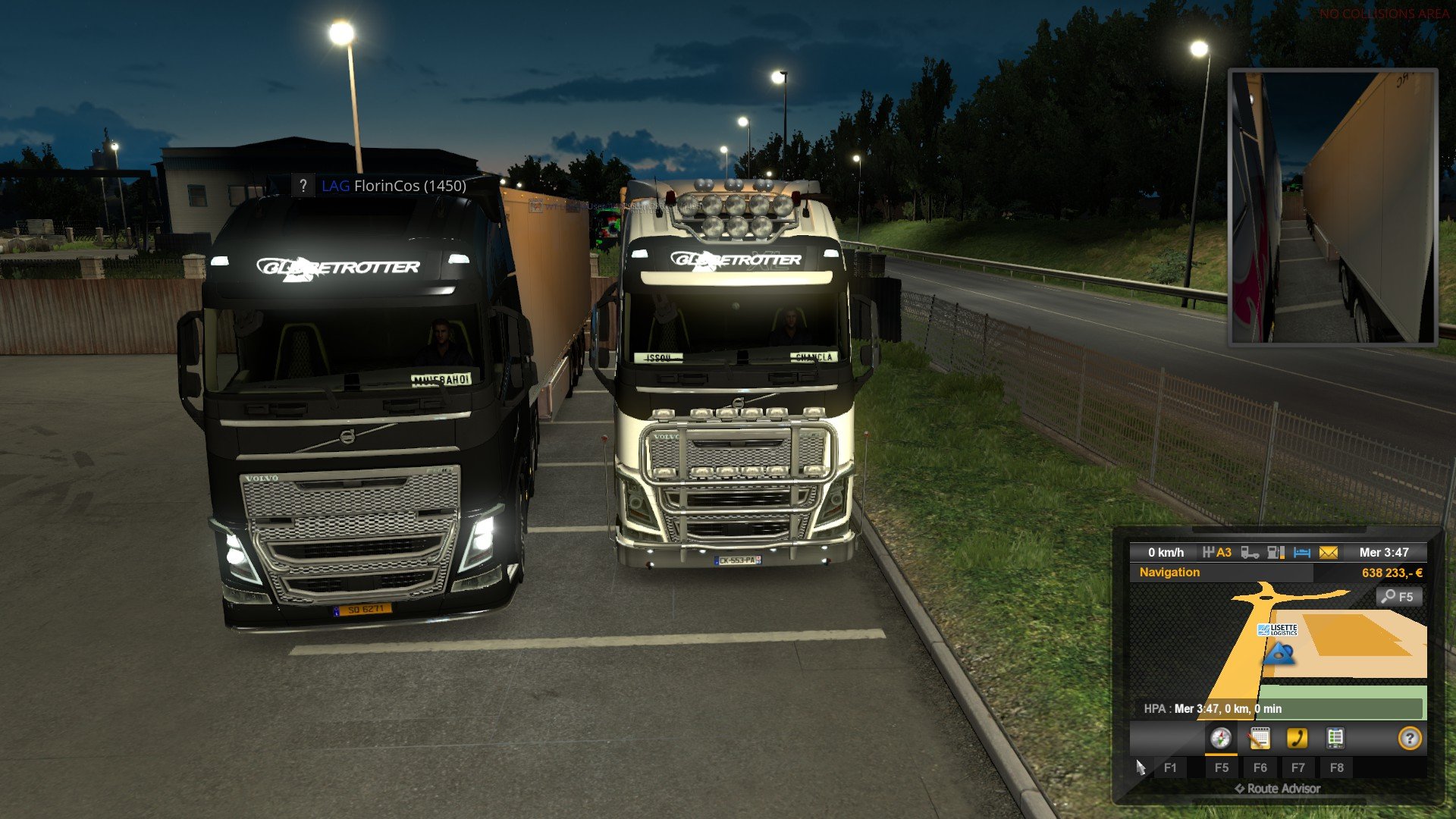Show the truck info checklist tab

pos(1335,739)
